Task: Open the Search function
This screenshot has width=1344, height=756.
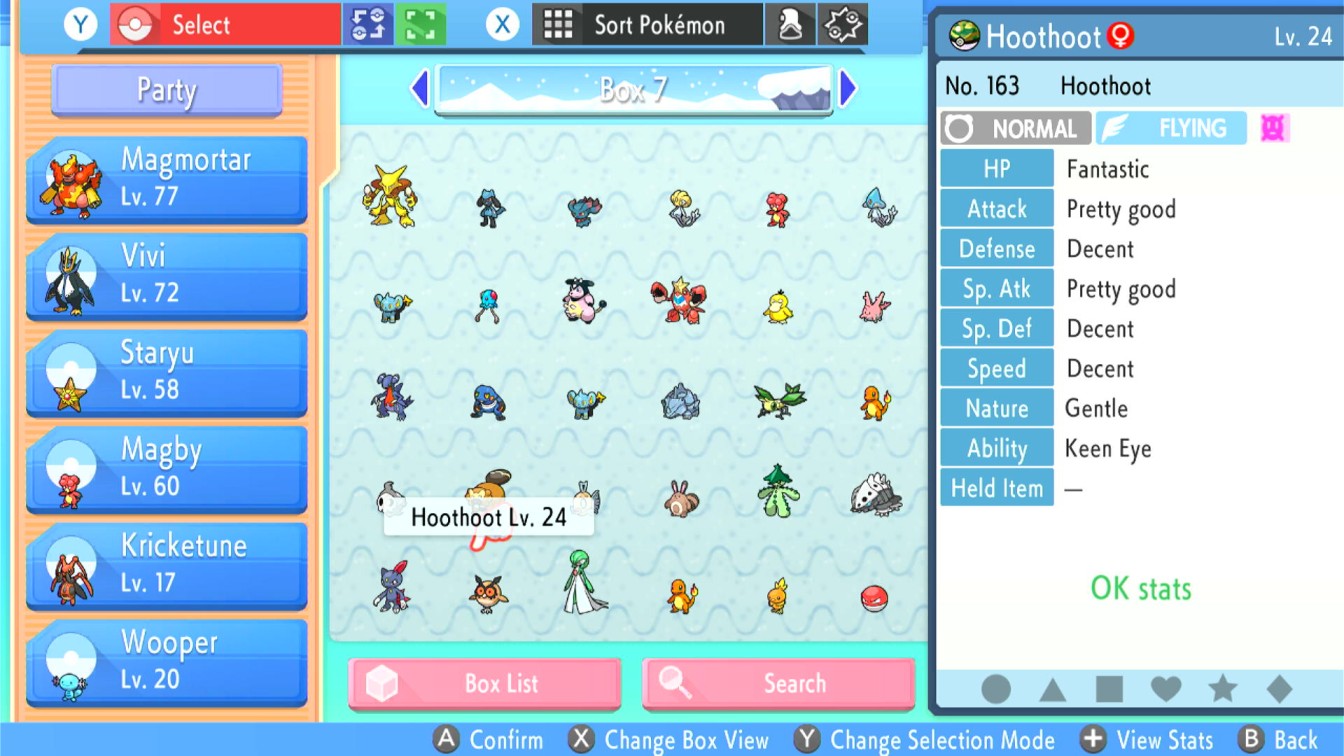Action: point(779,684)
